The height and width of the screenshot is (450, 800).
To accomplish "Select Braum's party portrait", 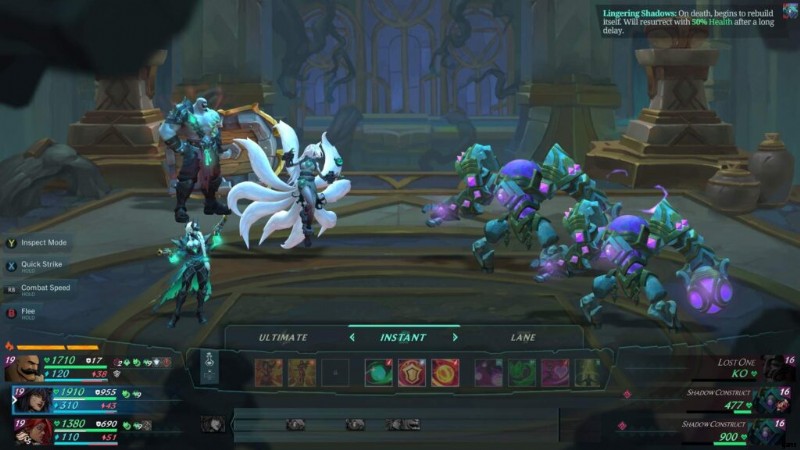I will pyautogui.click(x=29, y=368).
